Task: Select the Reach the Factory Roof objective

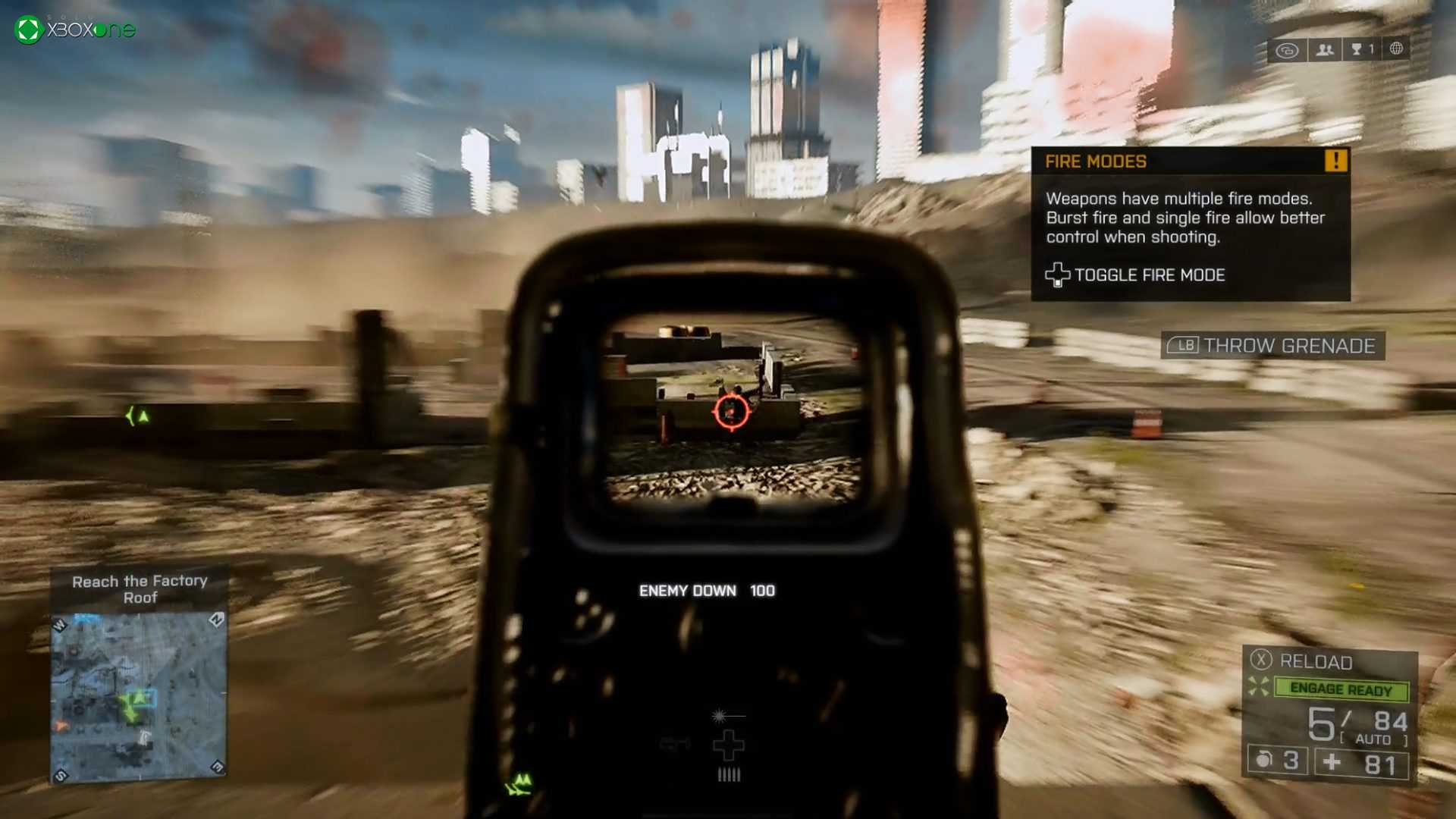Action: click(140, 589)
